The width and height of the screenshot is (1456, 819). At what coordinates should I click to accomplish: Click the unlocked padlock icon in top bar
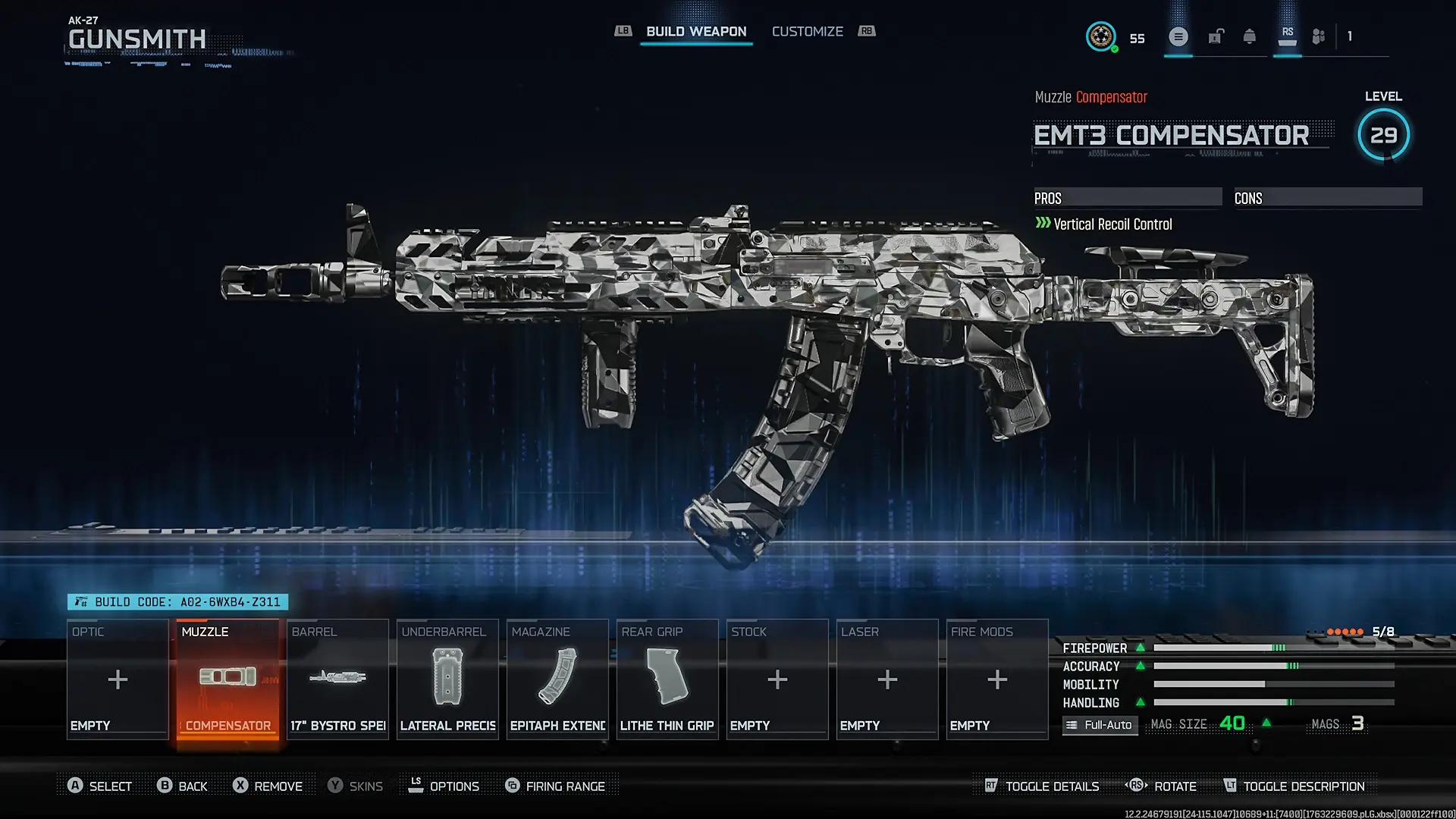click(x=1216, y=36)
